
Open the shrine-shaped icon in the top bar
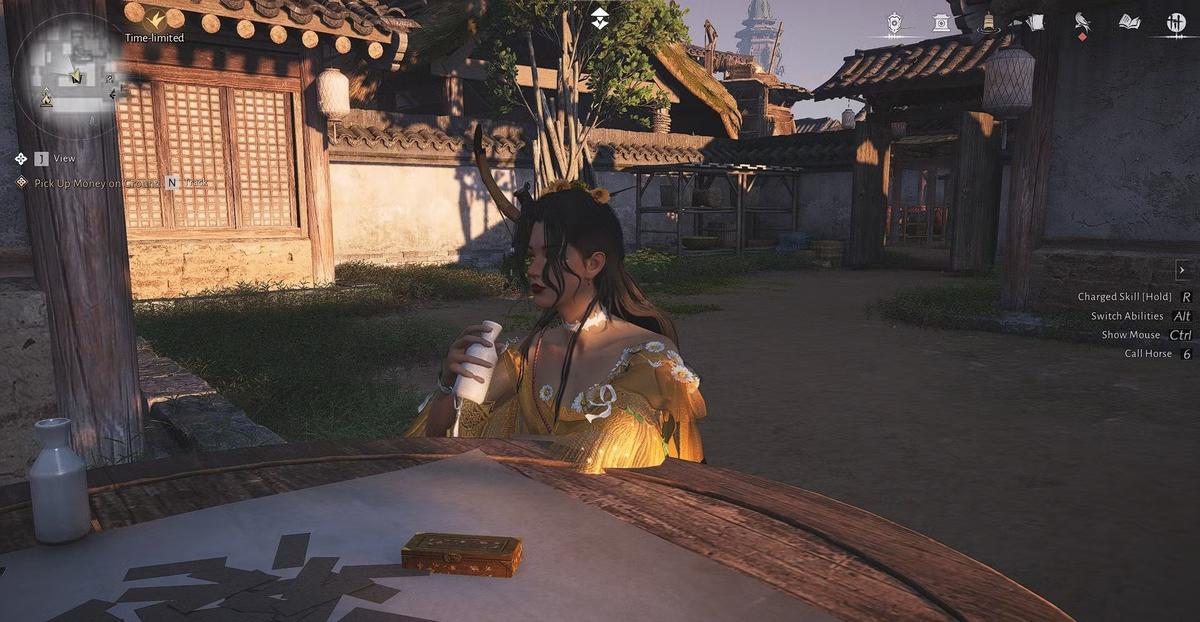[x=941, y=22]
